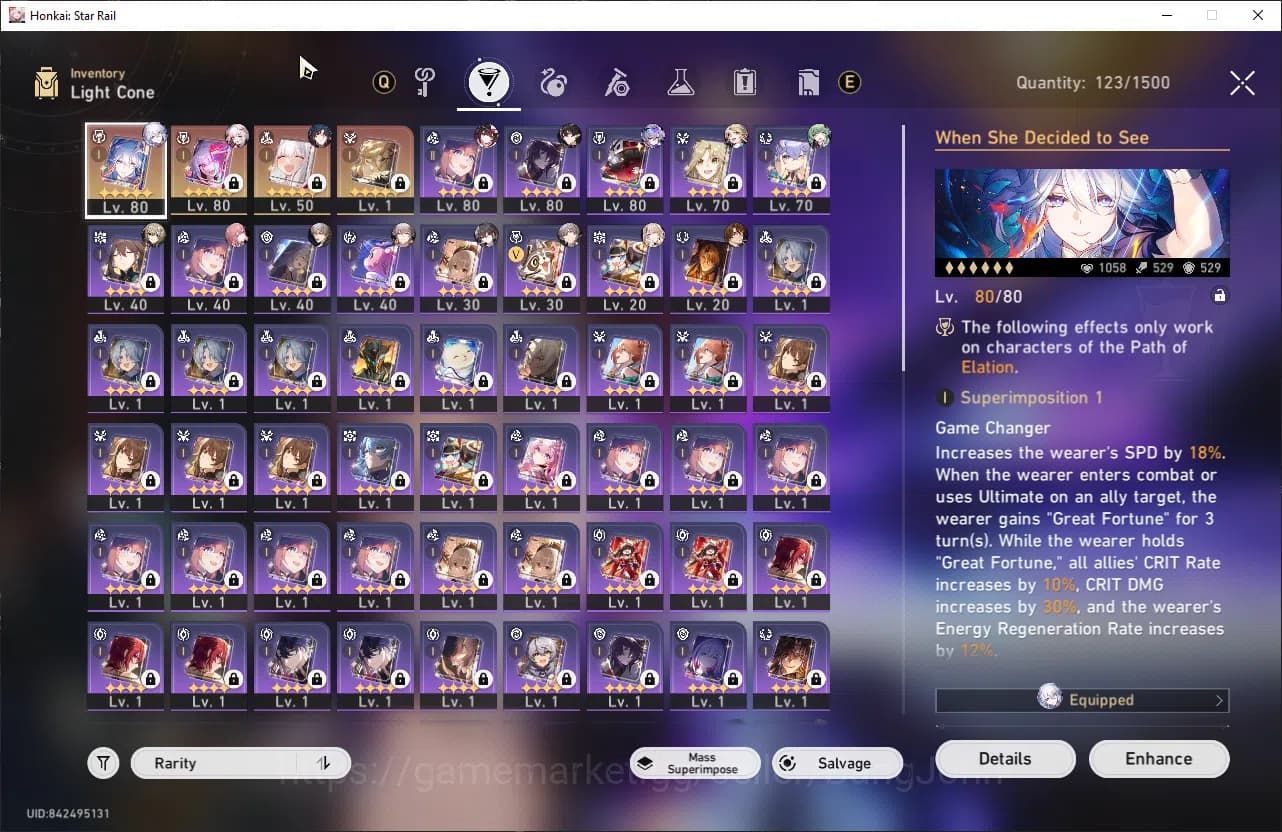Select the Lv. 80 When She Decided to See thumbnail
1282x832 pixels.
pos(125,170)
